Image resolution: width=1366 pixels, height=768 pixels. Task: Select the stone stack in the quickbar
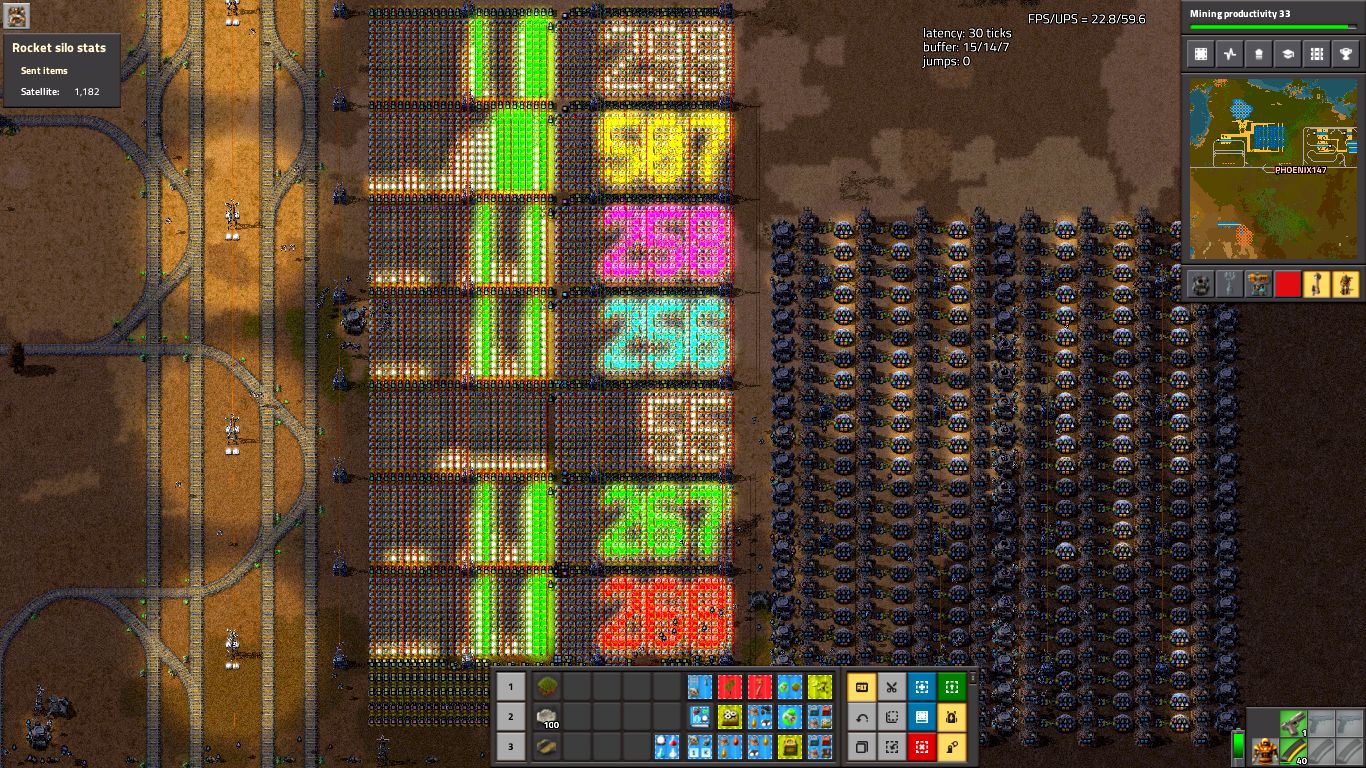(546, 717)
